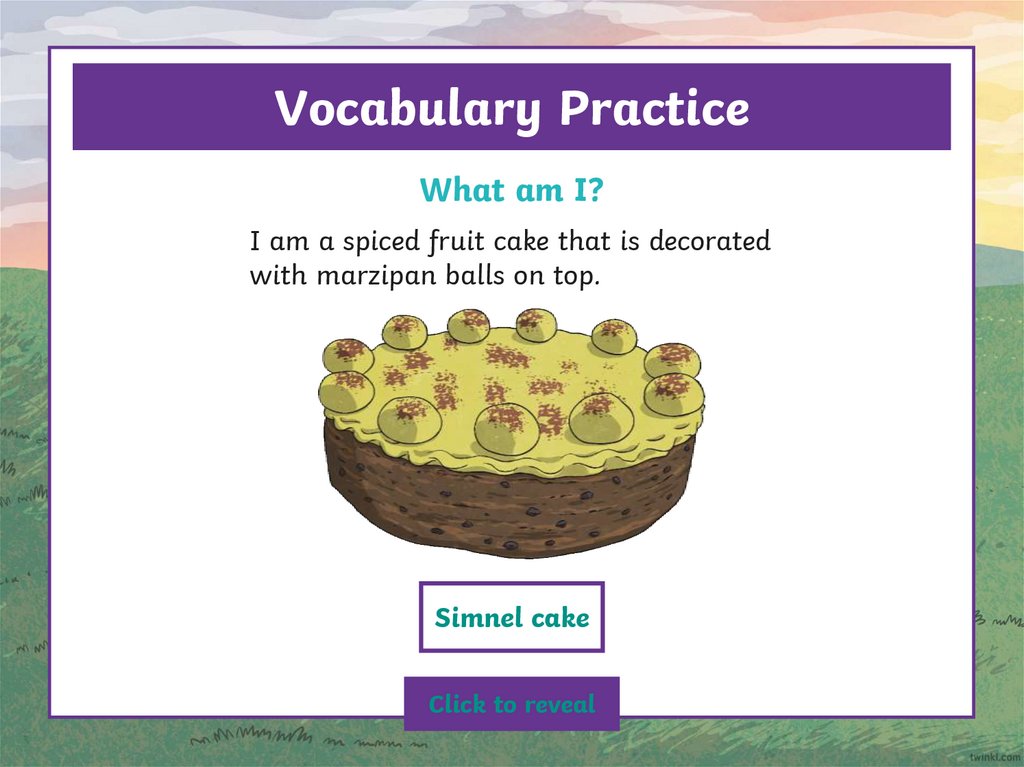
Task: Click the 'Click to reveal' button
Action: point(511,704)
